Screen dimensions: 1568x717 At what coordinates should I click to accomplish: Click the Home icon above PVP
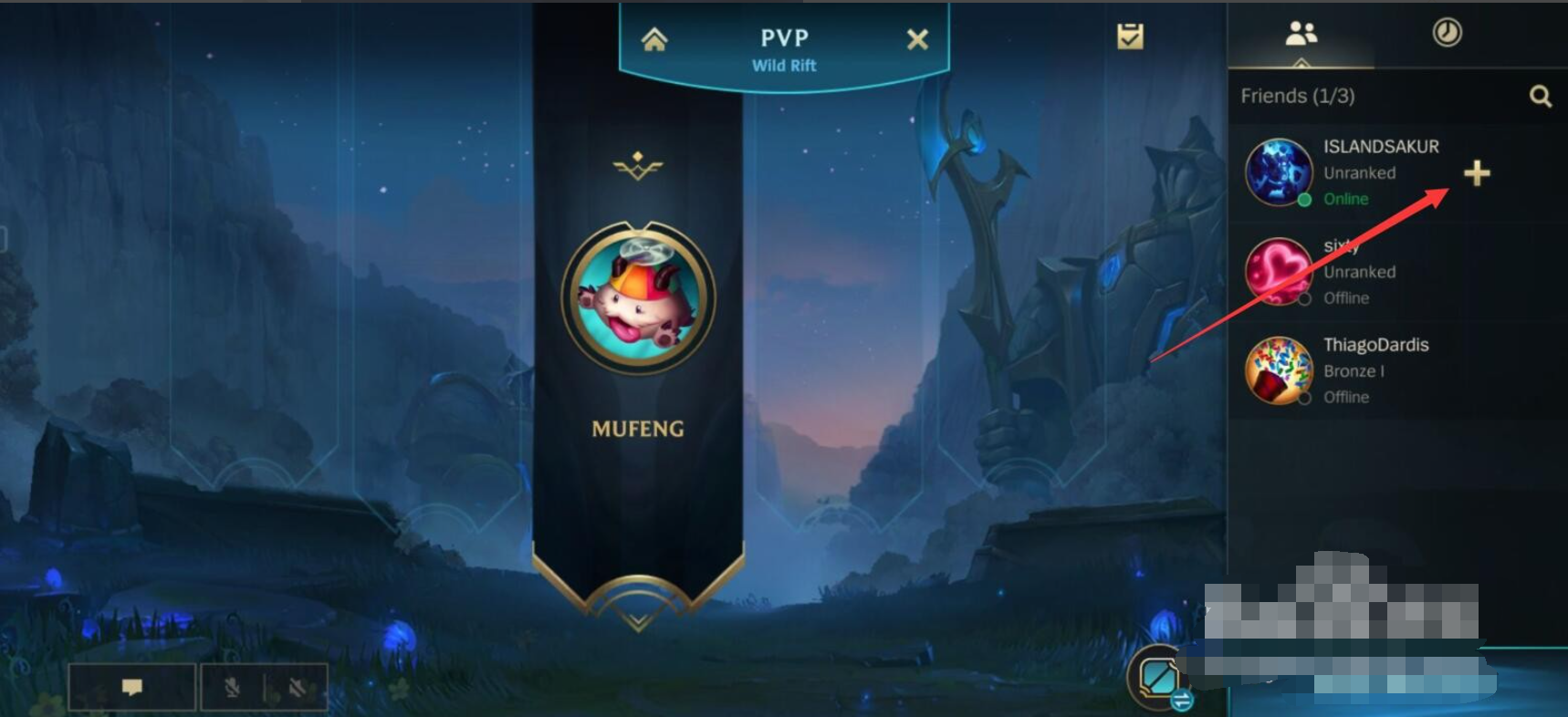pyautogui.click(x=653, y=38)
